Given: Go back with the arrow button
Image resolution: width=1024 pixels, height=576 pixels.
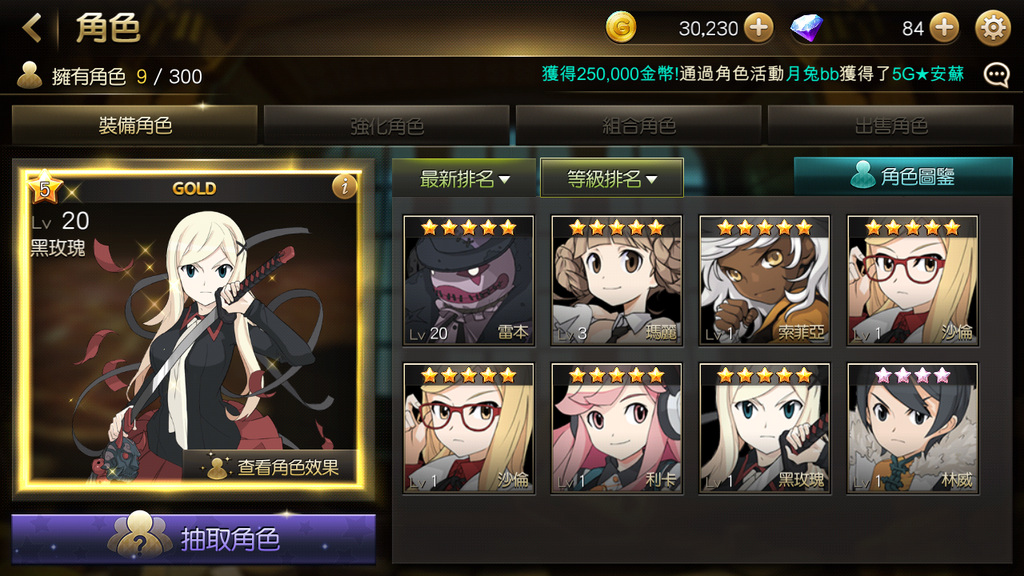Looking at the screenshot, I should click(x=32, y=28).
